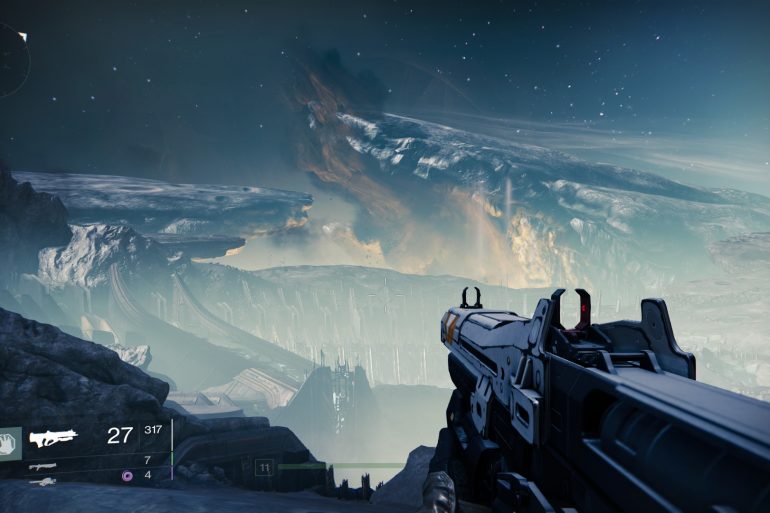Image resolution: width=770 pixels, height=513 pixels.
Task: Click the level 11 badge
Action: pyautogui.click(x=264, y=467)
